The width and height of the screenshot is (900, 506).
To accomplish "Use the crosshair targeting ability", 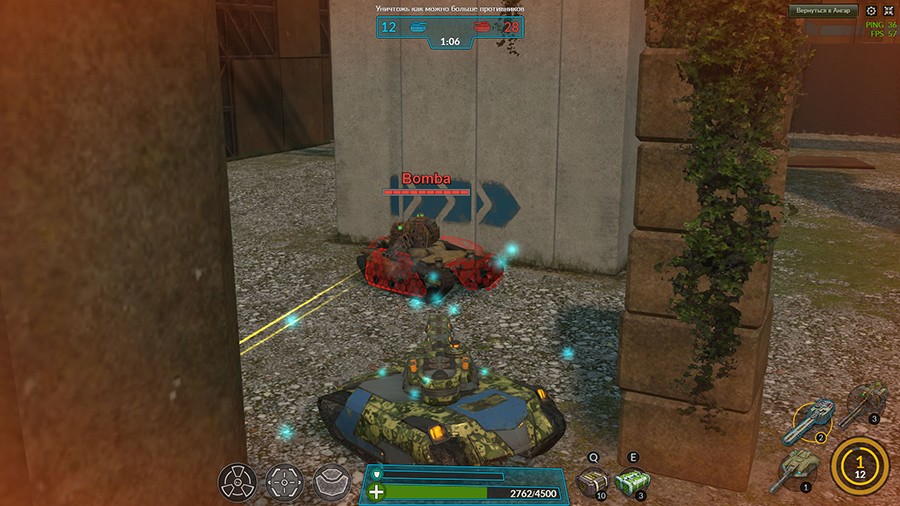I will coord(284,483).
